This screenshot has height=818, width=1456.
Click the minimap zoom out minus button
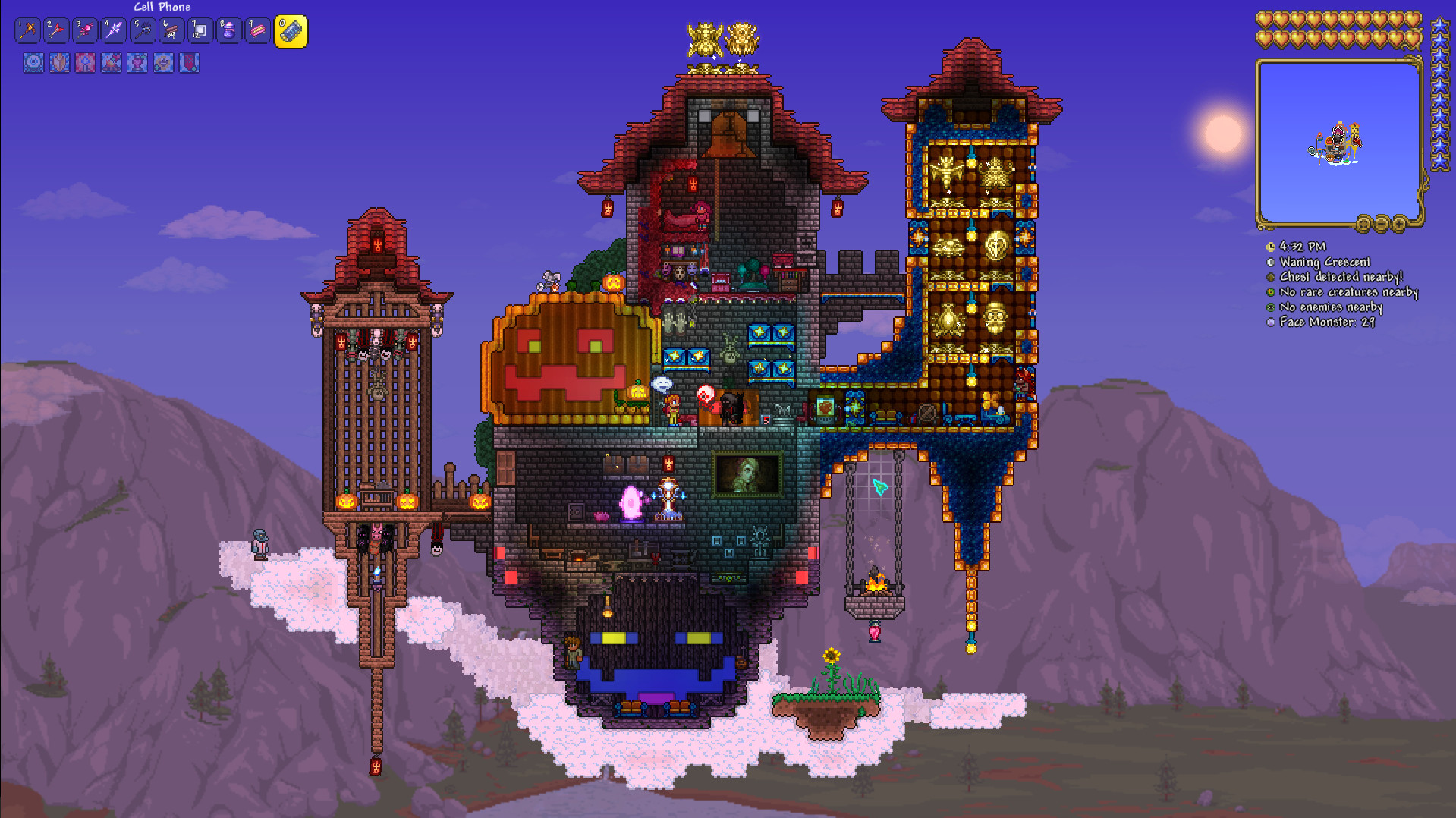click(x=1381, y=224)
